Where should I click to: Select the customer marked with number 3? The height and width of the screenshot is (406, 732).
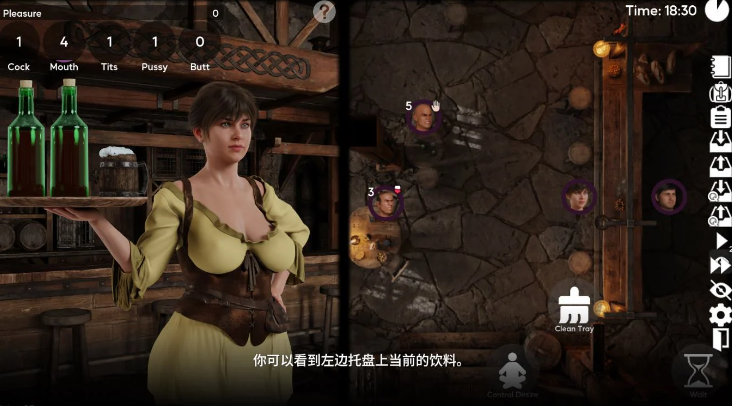pos(386,203)
